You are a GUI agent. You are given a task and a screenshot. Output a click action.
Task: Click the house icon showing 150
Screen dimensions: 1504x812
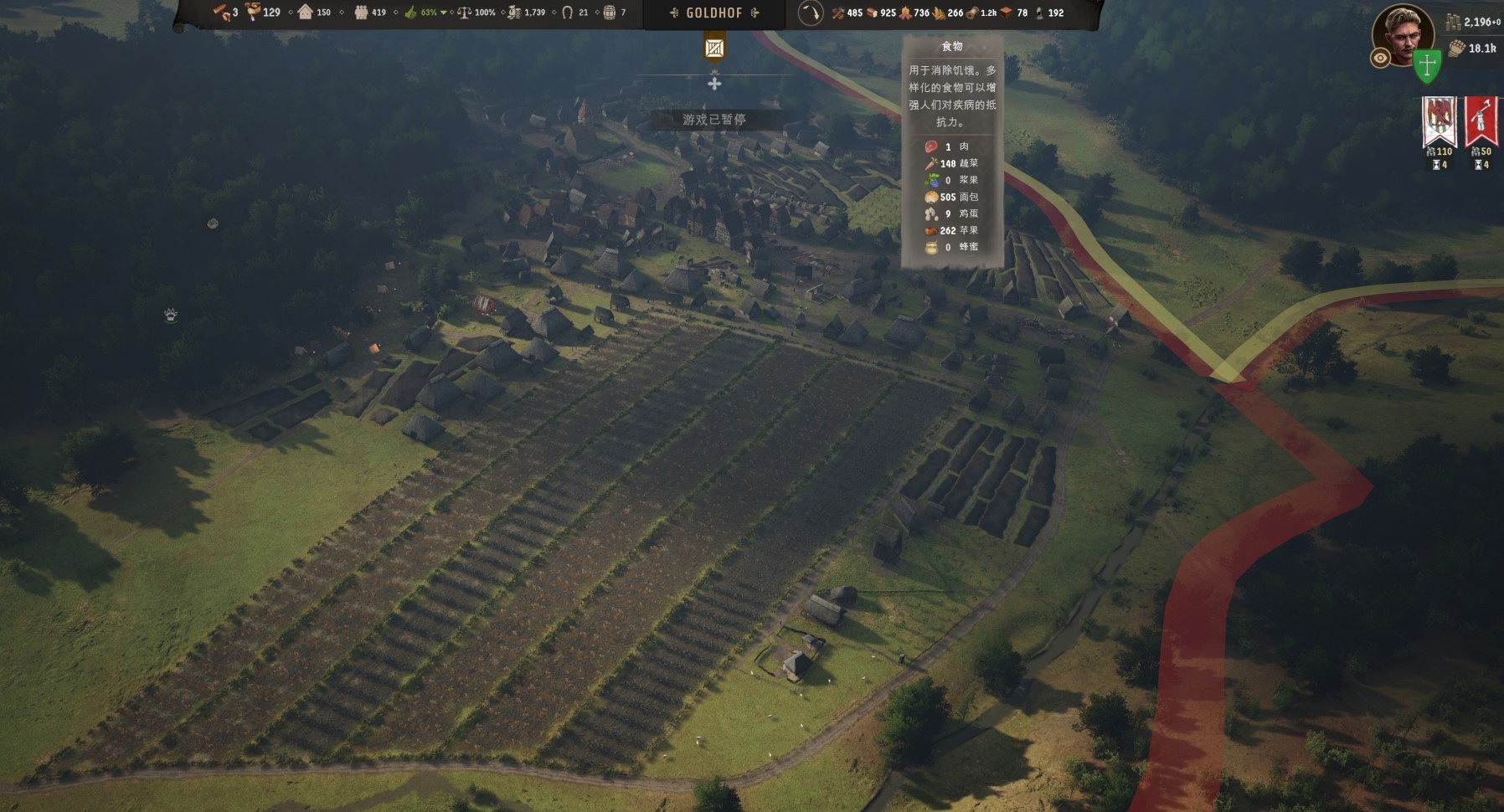point(306,13)
